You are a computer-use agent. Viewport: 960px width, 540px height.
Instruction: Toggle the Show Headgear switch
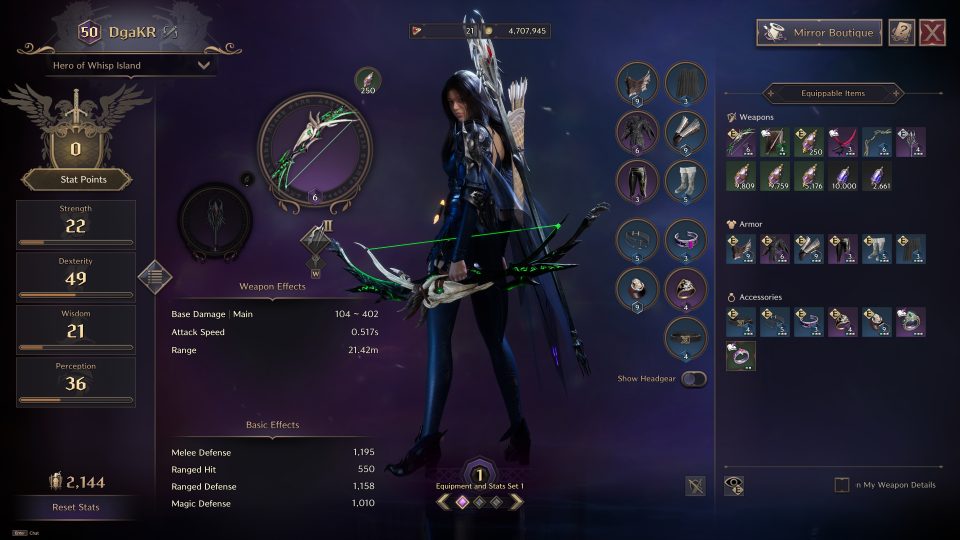[692, 379]
